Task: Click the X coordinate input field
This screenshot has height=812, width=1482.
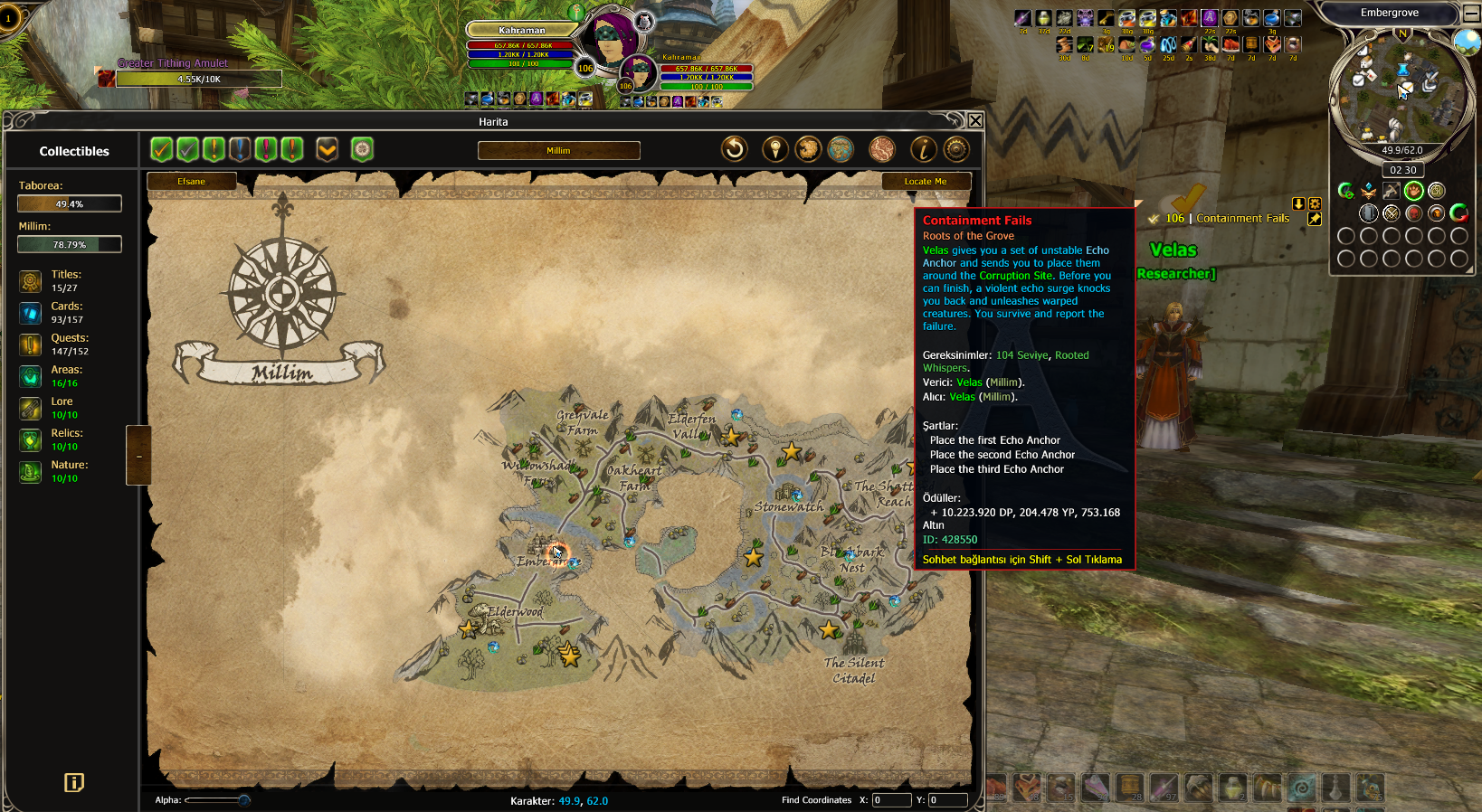Action: coord(891,800)
